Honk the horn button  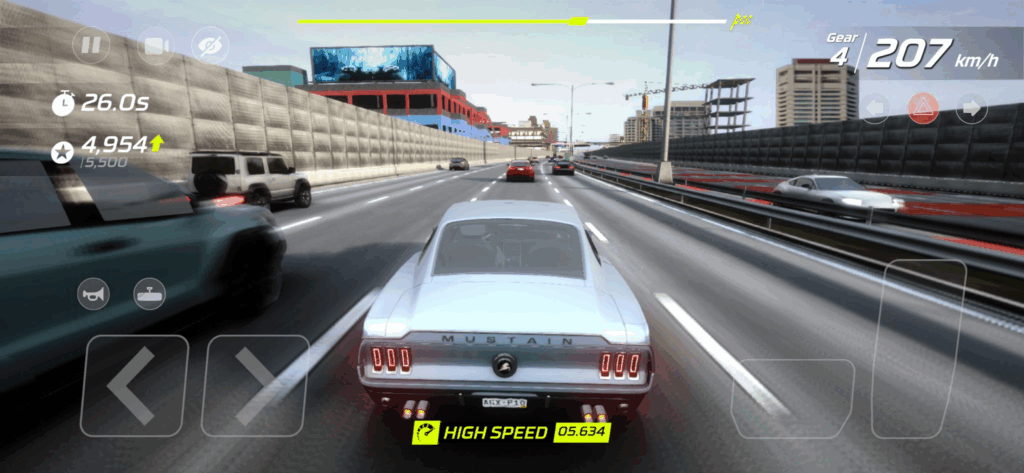pos(94,293)
